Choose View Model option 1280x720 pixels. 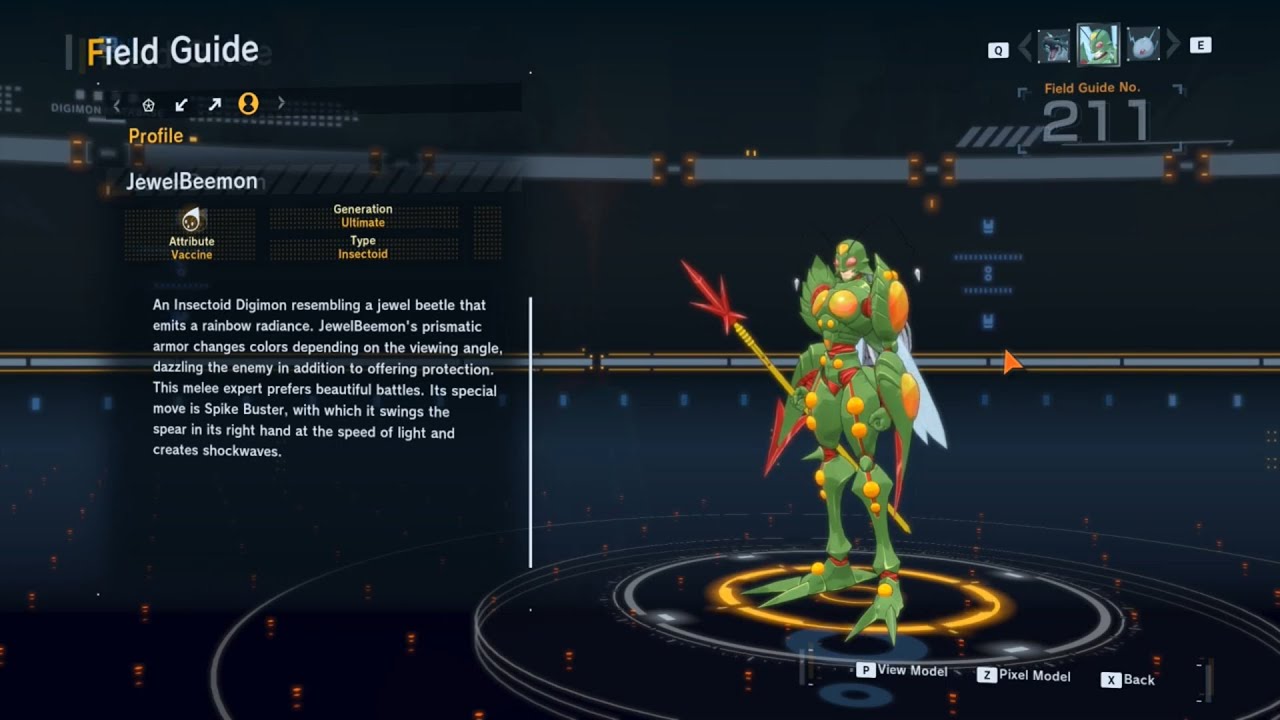point(902,670)
